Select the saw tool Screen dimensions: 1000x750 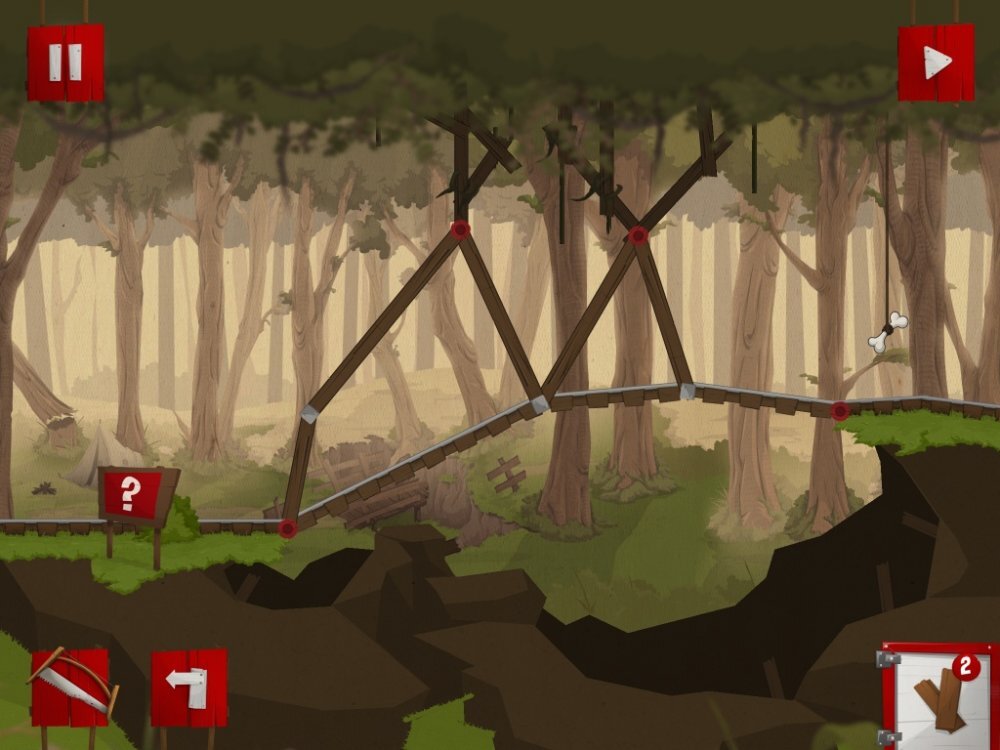point(70,686)
